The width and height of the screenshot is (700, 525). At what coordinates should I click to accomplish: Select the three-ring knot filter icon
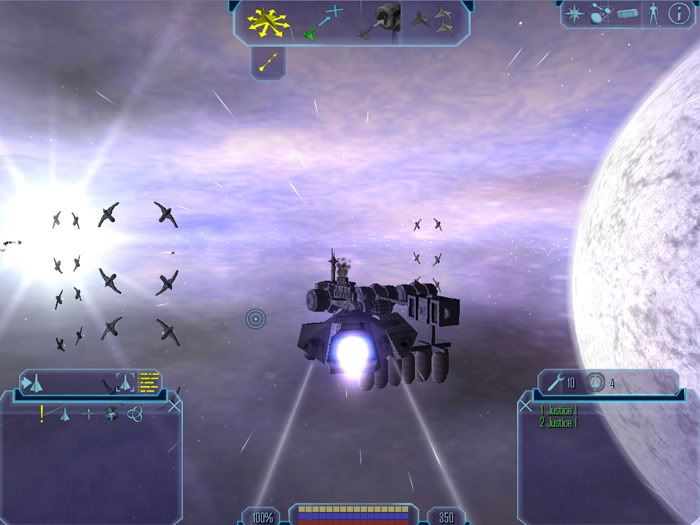pyautogui.click(x=134, y=414)
